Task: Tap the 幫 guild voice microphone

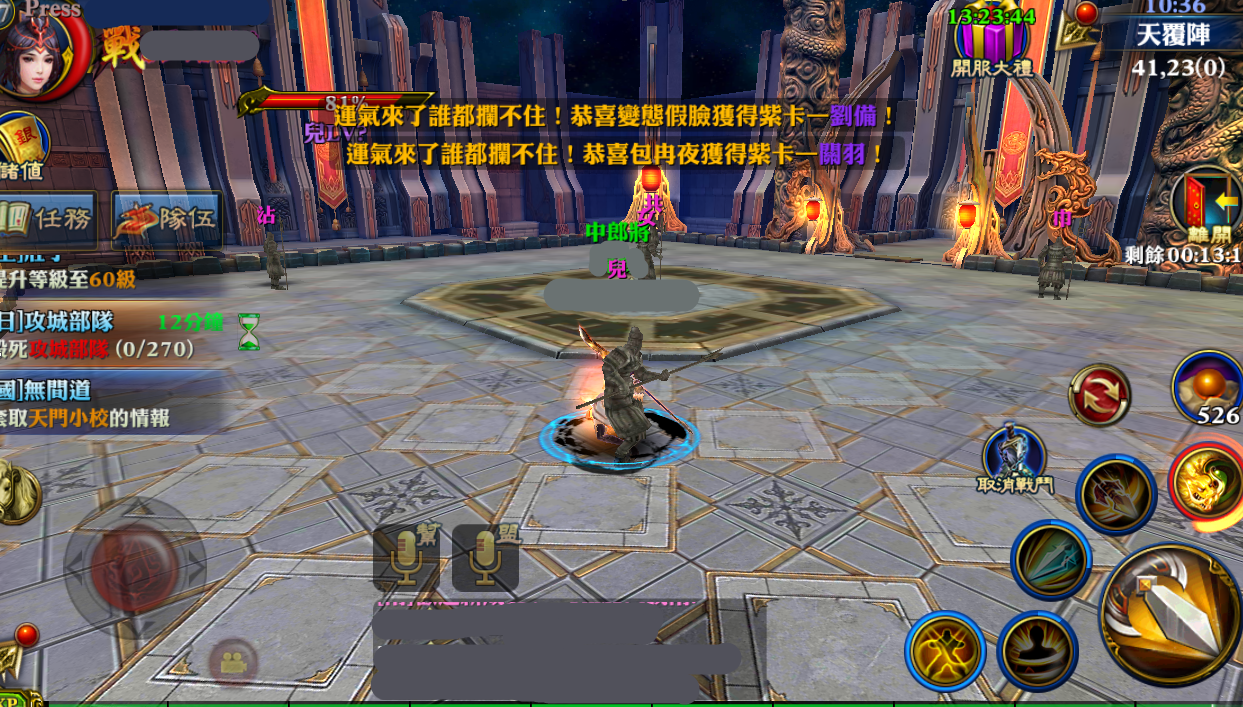Action: point(406,557)
